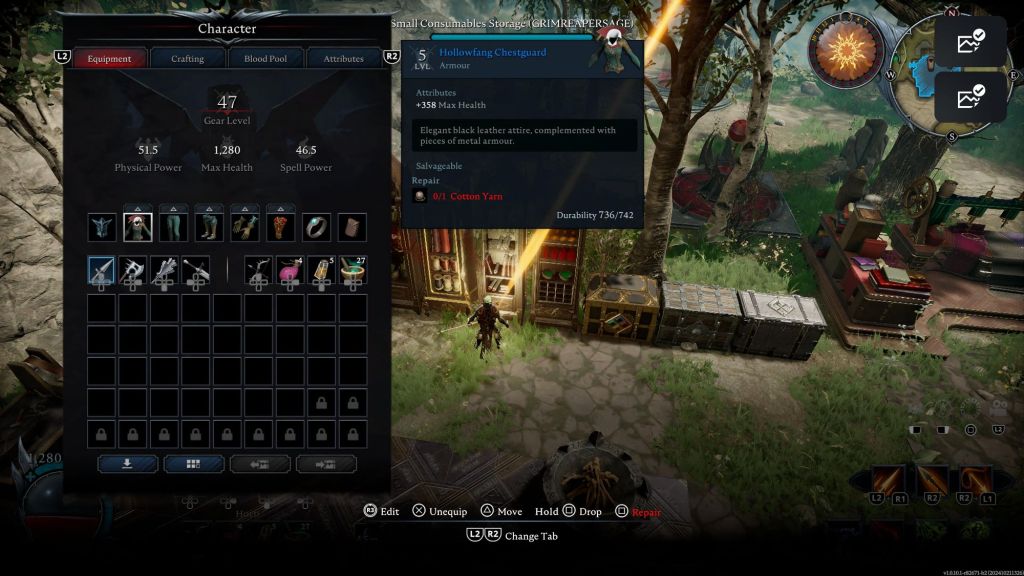Select the pink potion flask slot

pyautogui.click(x=290, y=270)
